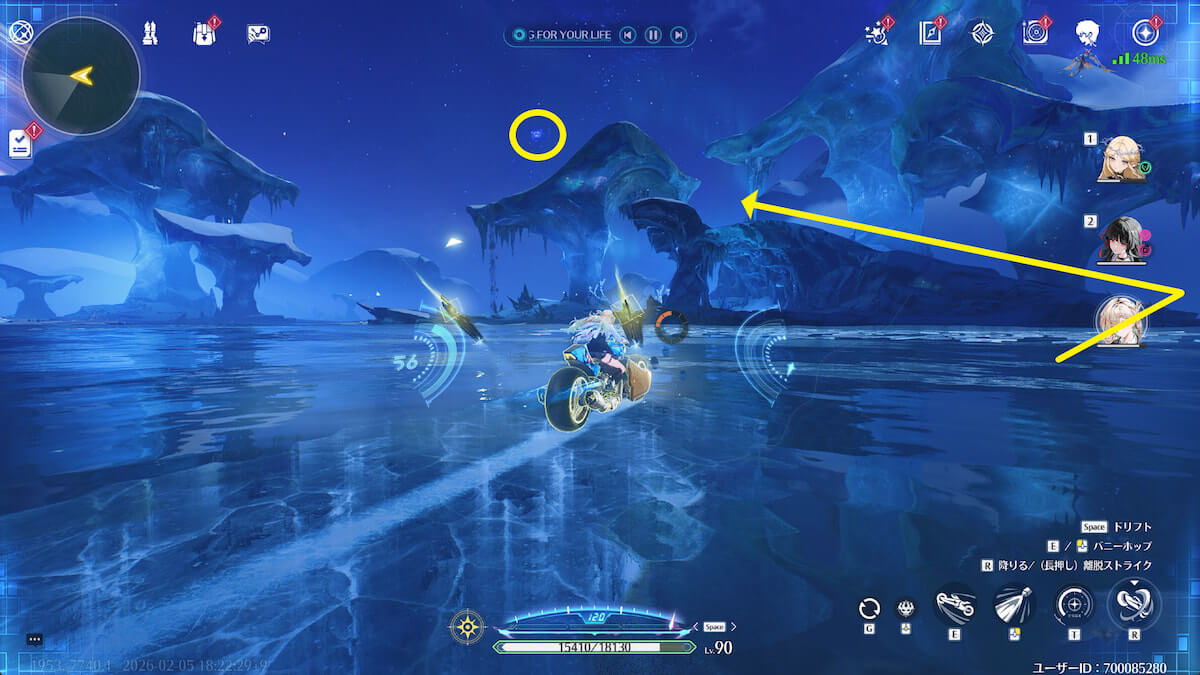This screenshot has width=1200, height=675.
Task: Open the character head profile icon
Action: point(1088,33)
